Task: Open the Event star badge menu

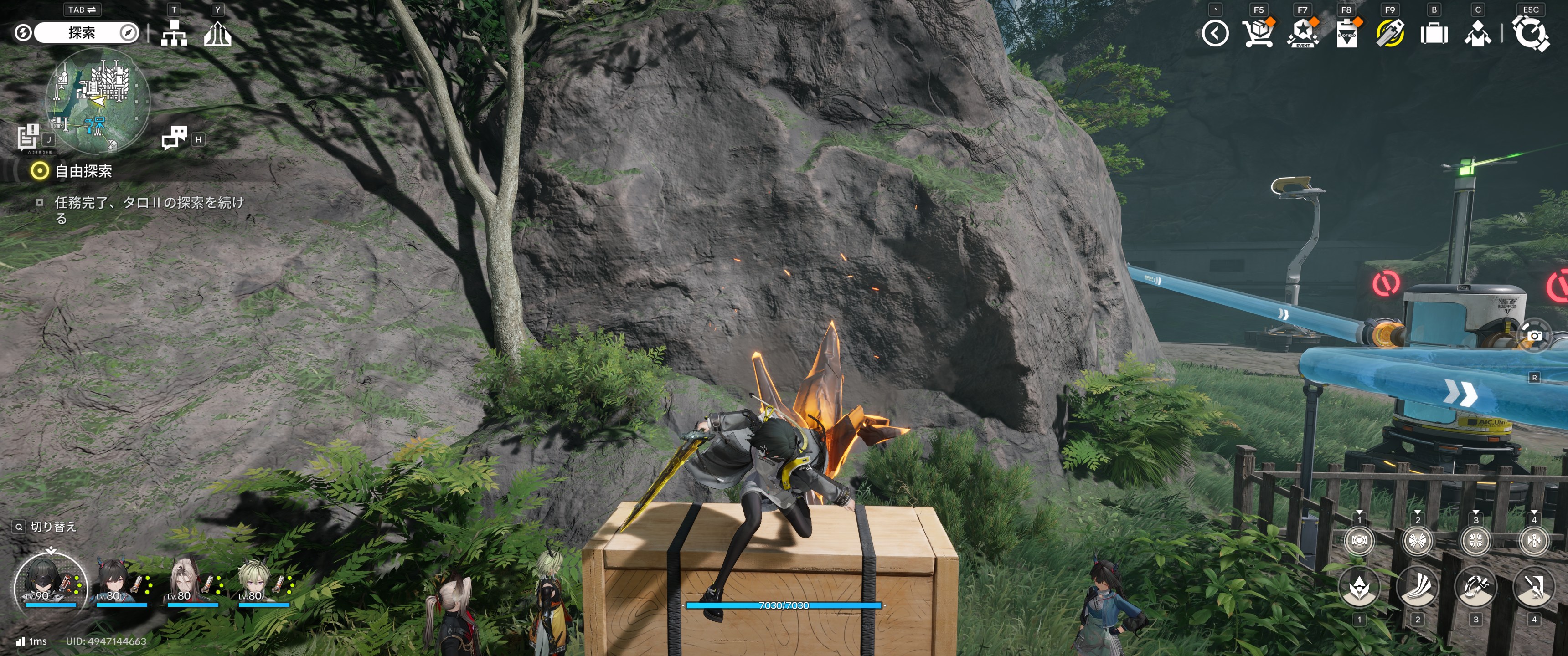Action: pyautogui.click(x=1302, y=33)
